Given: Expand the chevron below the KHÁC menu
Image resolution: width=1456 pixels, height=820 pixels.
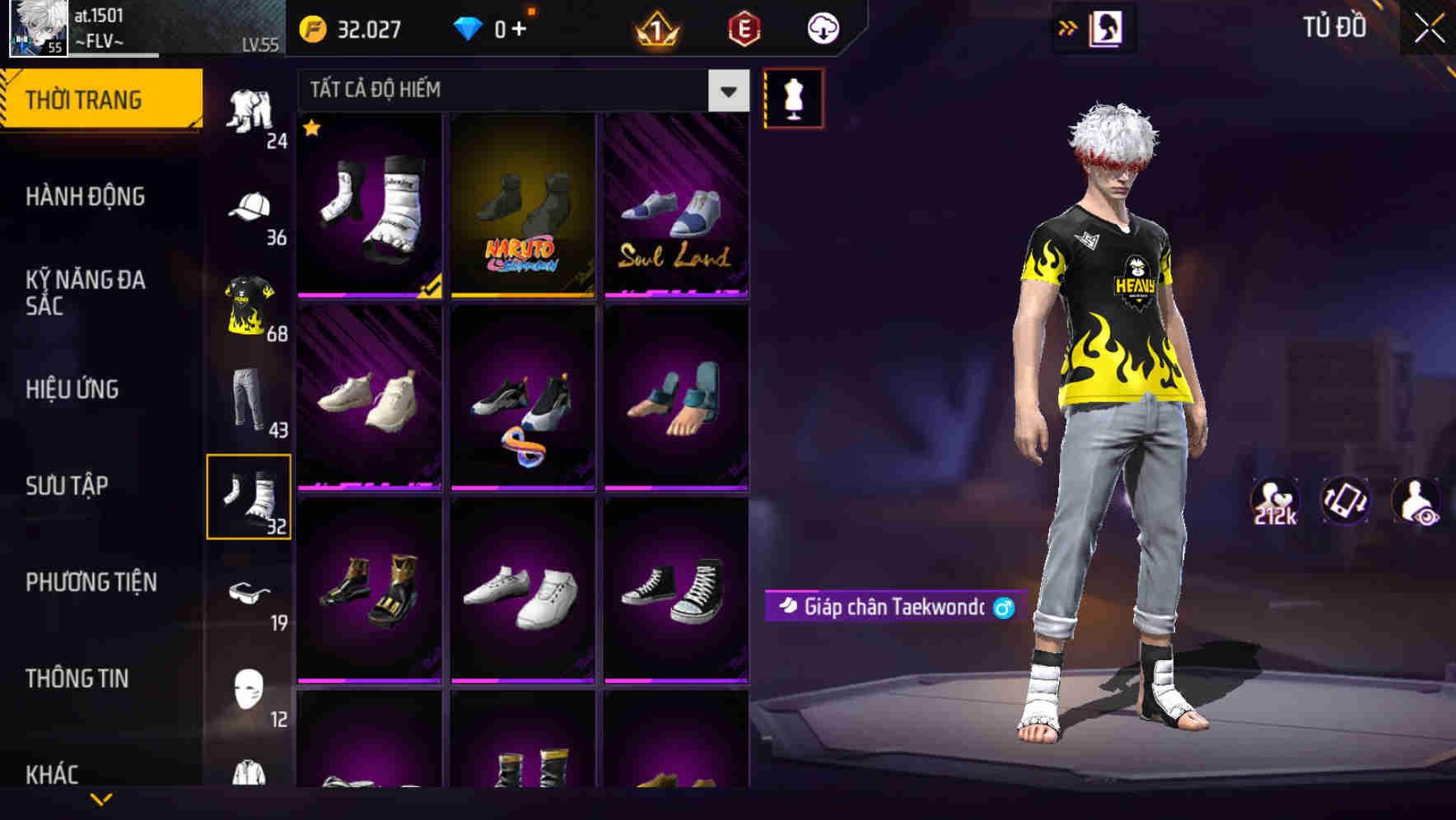Looking at the screenshot, I should click(x=102, y=799).
